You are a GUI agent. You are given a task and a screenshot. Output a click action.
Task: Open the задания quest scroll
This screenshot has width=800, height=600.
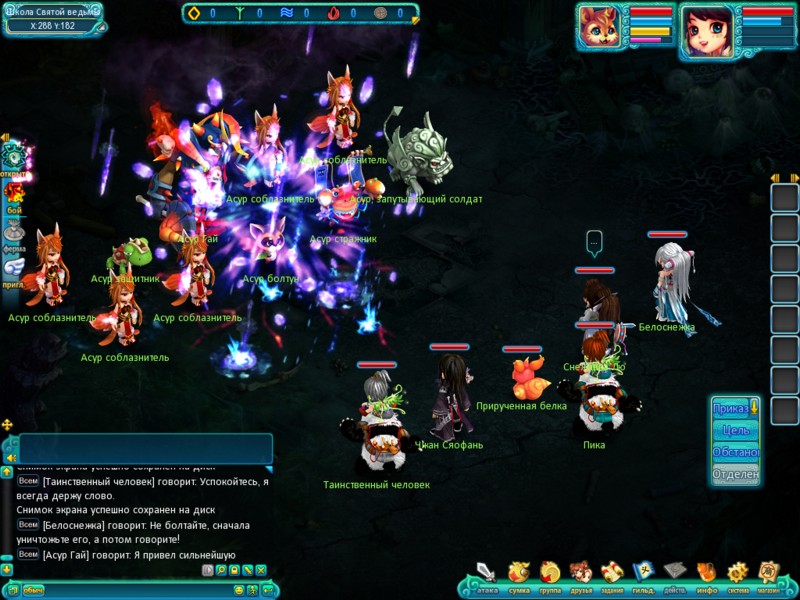(612, 573)
